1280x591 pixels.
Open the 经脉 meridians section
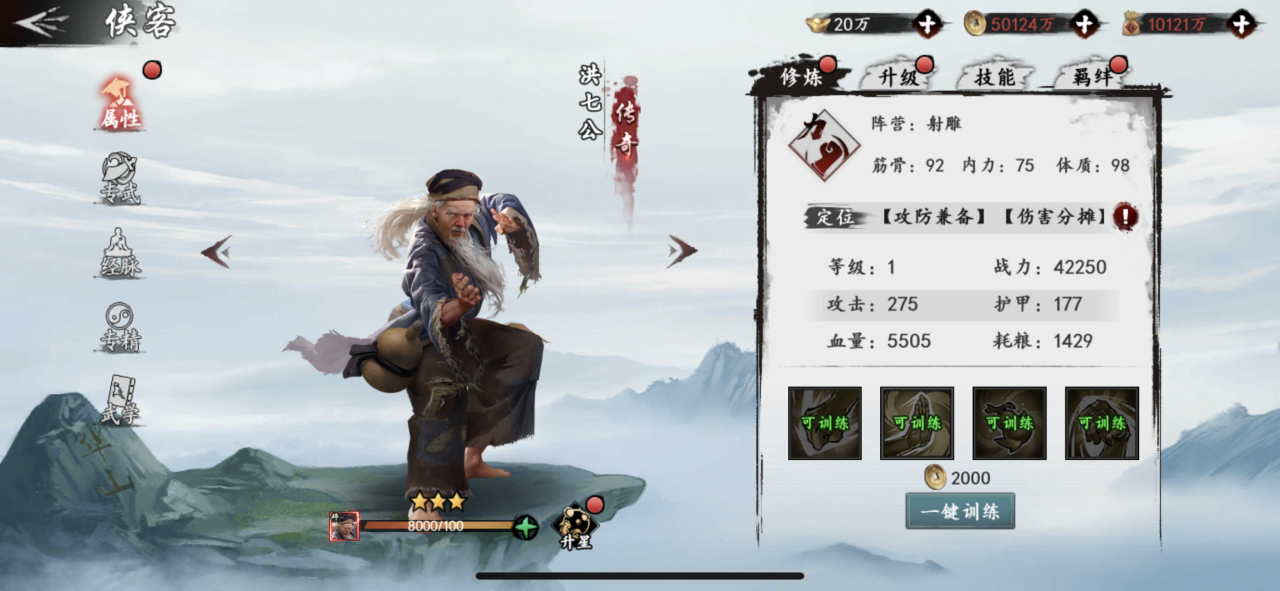coord(121,253)
